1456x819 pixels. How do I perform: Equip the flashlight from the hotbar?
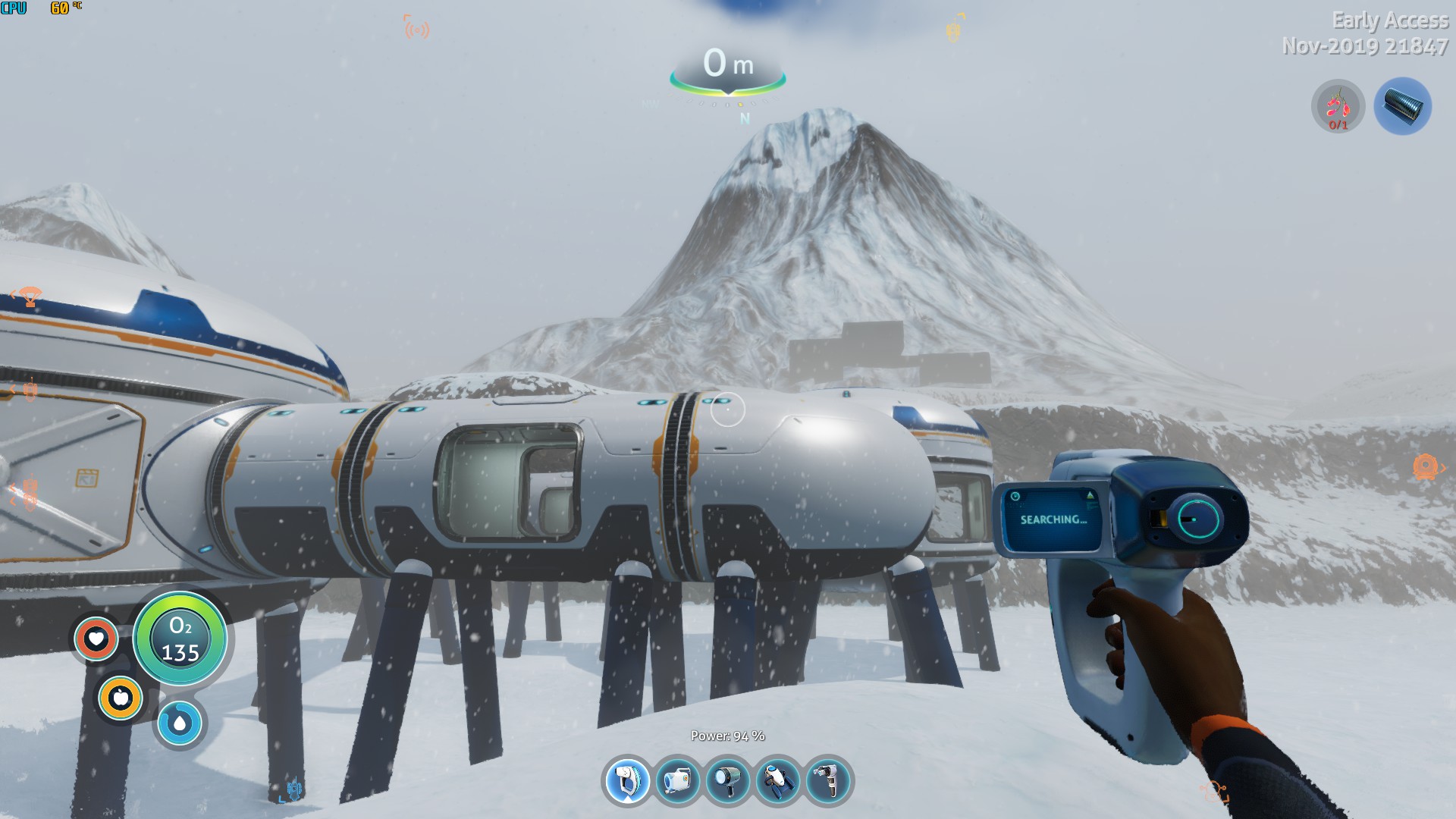pos(727,781)
